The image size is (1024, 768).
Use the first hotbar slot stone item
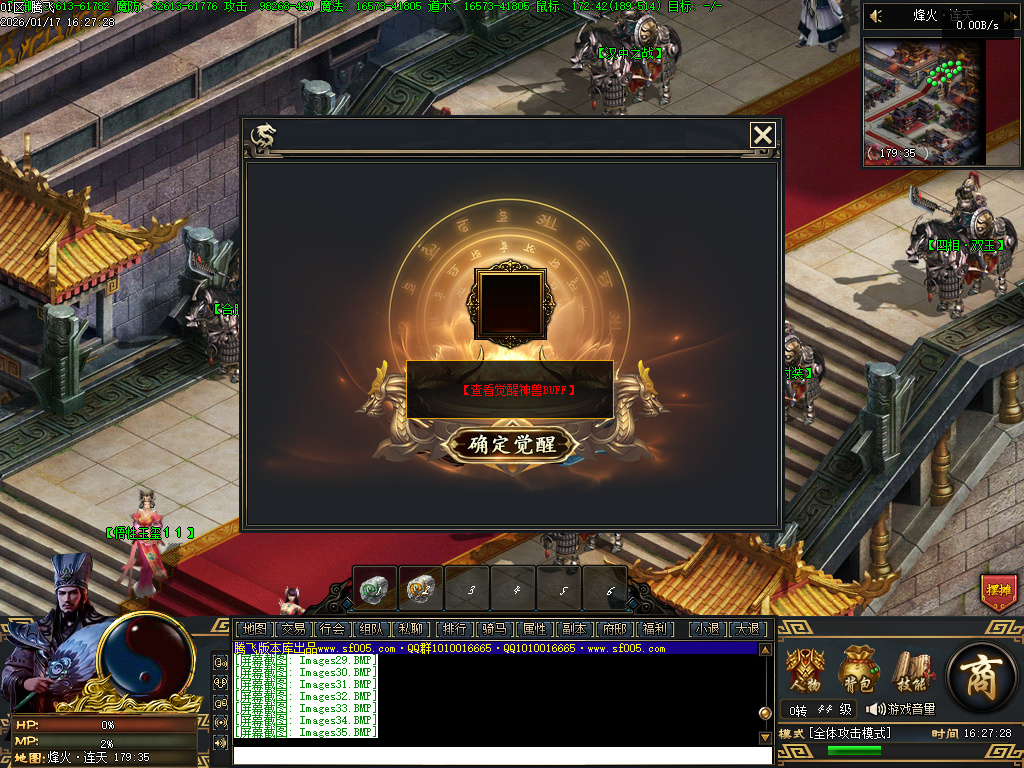(376, 589)
